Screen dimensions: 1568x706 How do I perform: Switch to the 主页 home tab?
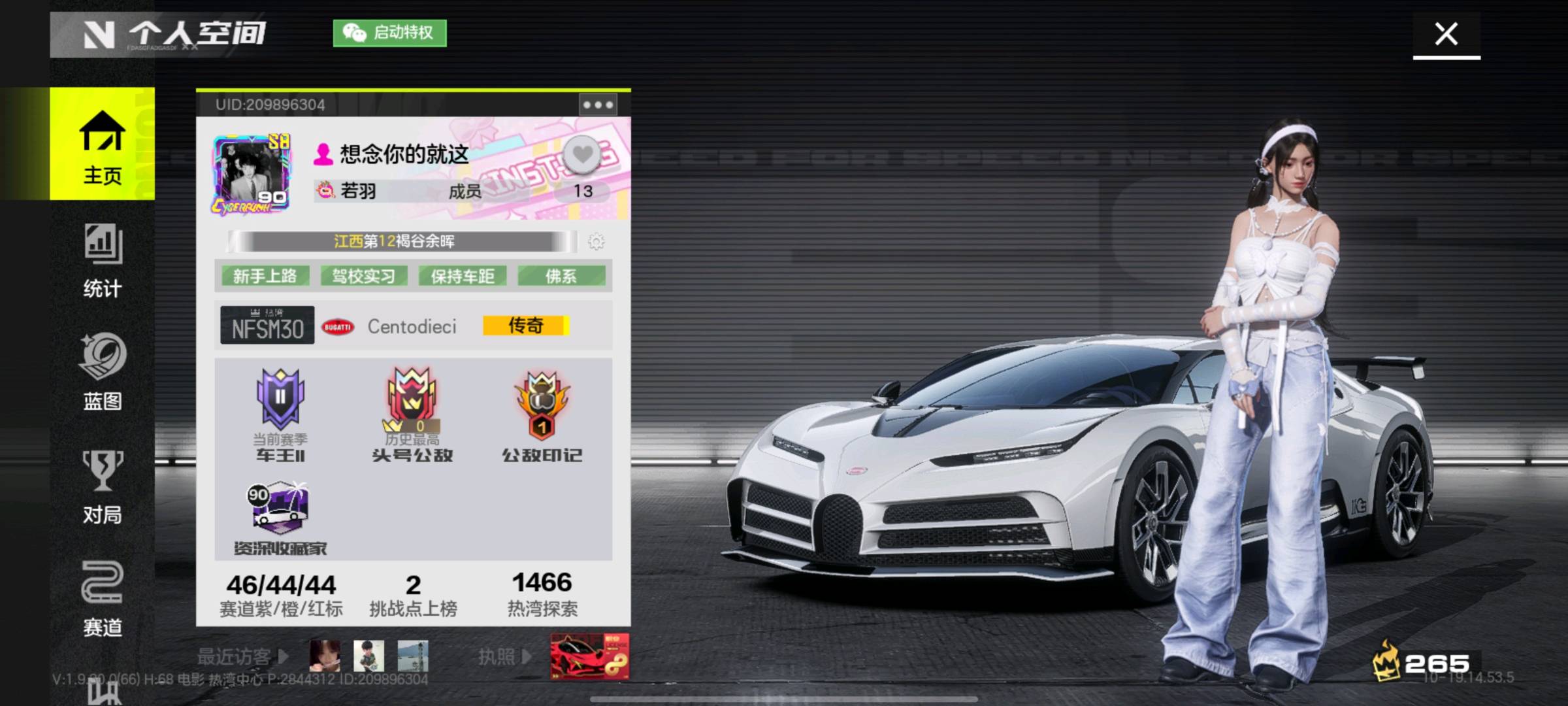[x=102, y=145]
